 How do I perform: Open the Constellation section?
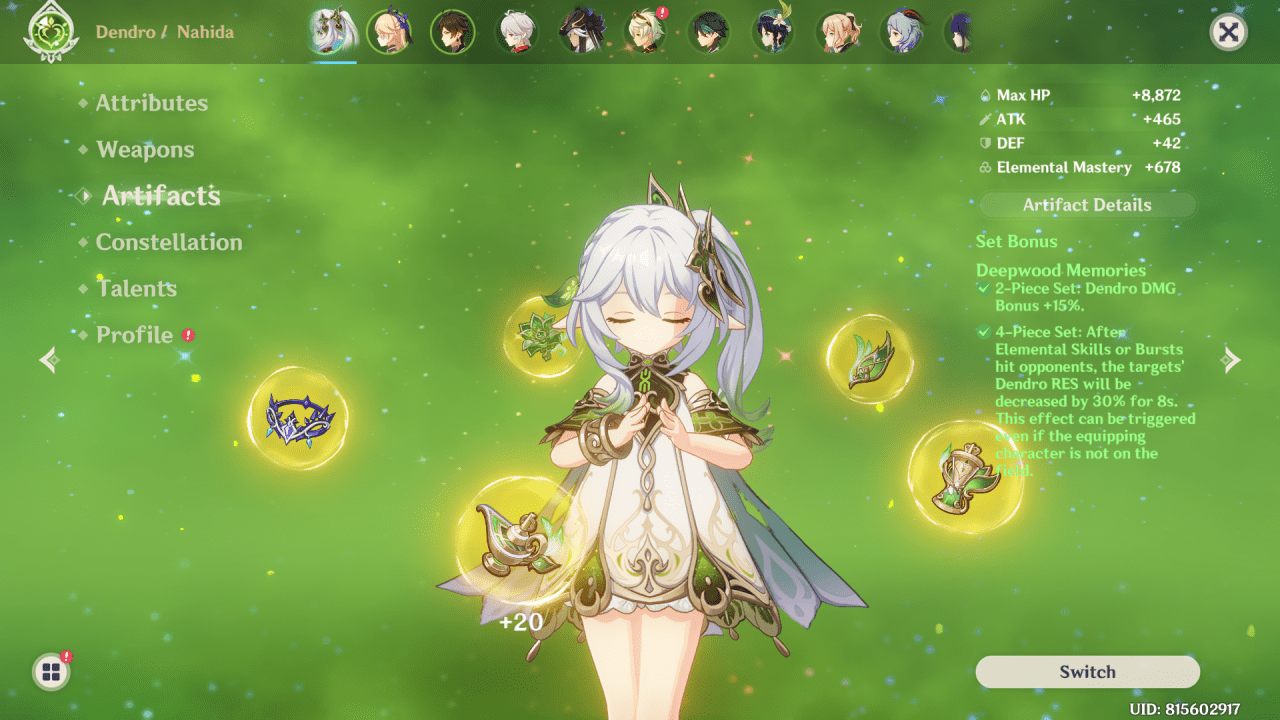[x=167, y=242]
